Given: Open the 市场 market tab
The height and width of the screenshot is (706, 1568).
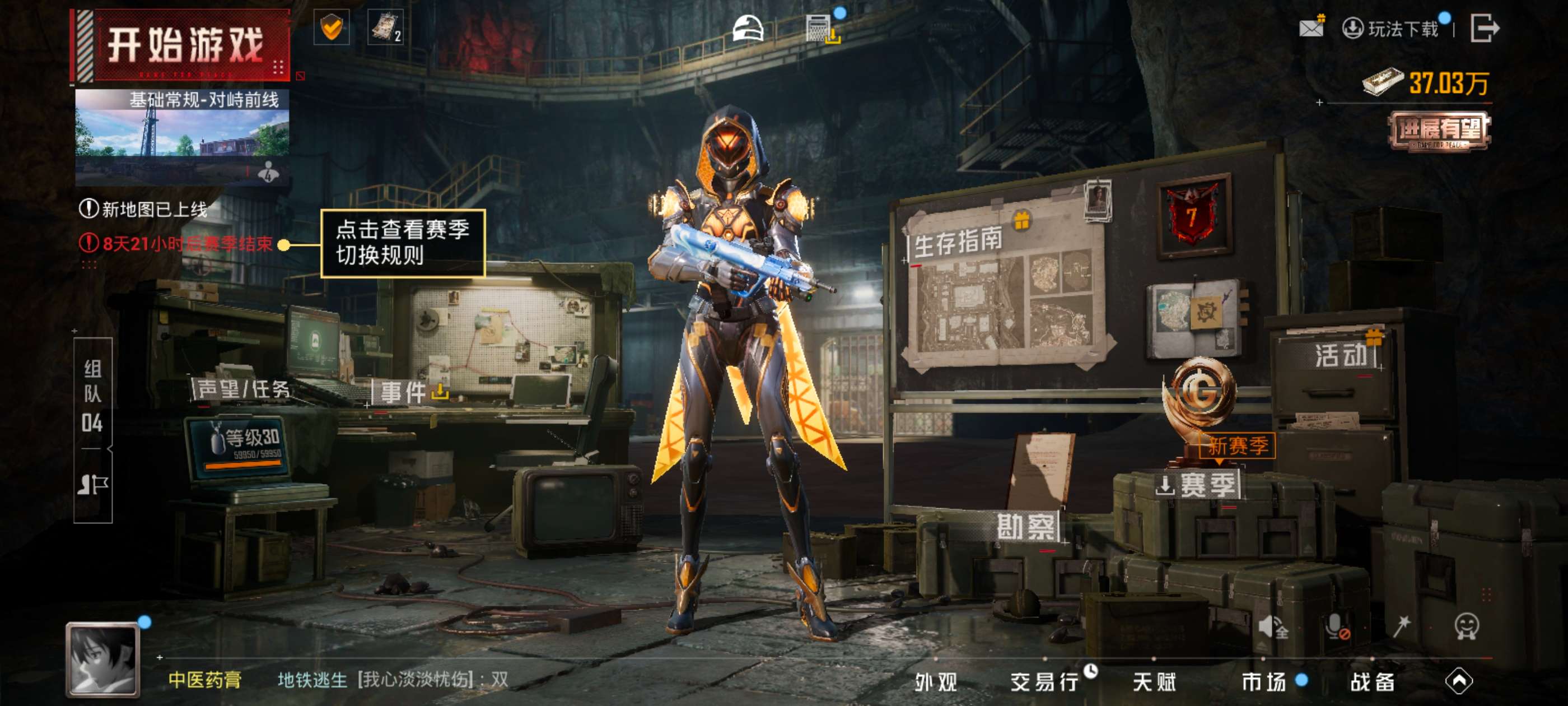Looking at the screenshot, I should (1264, 682).
